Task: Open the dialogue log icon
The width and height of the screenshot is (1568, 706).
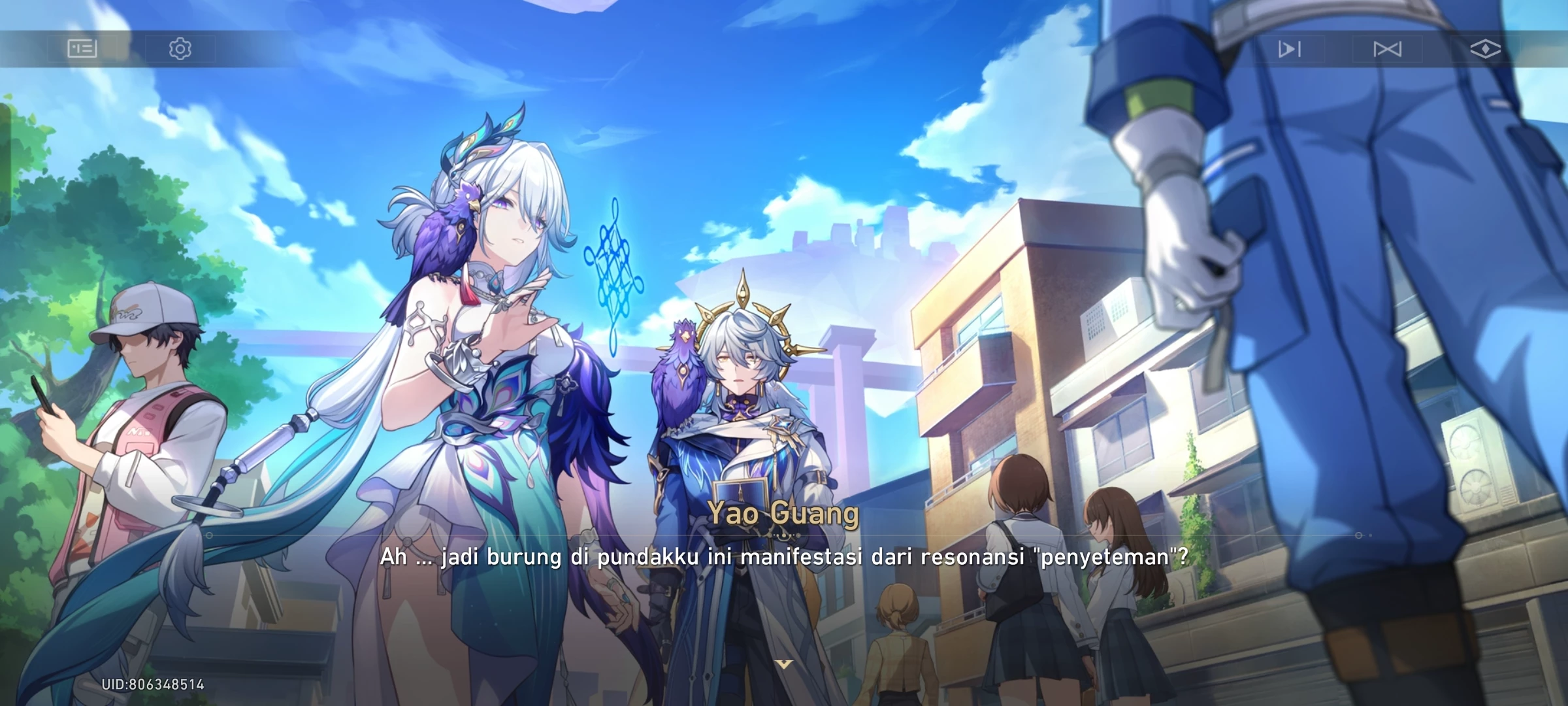Action: (x=82, y=49)
